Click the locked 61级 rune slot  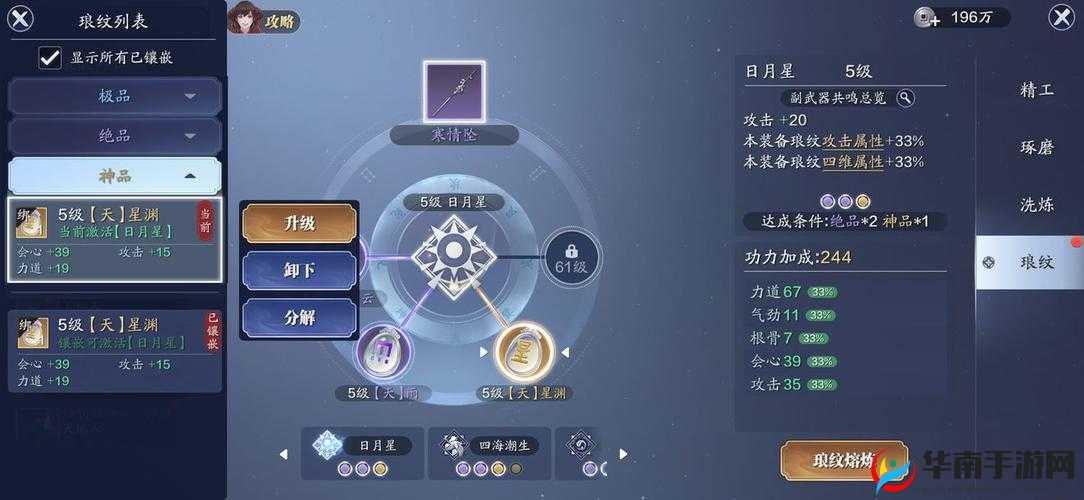click(x=572, y=256)
